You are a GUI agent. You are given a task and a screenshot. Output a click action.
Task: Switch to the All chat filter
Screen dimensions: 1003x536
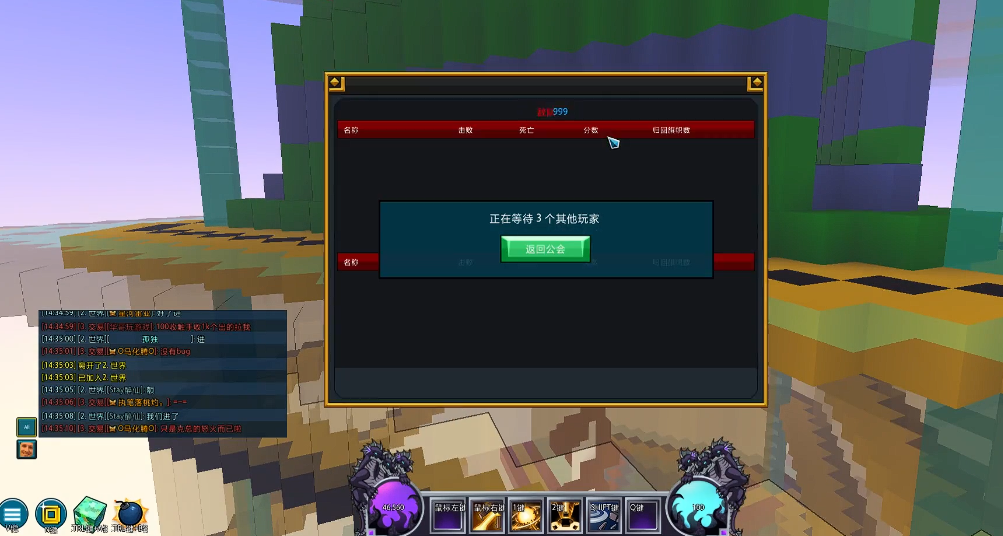[x=26, y=426]
